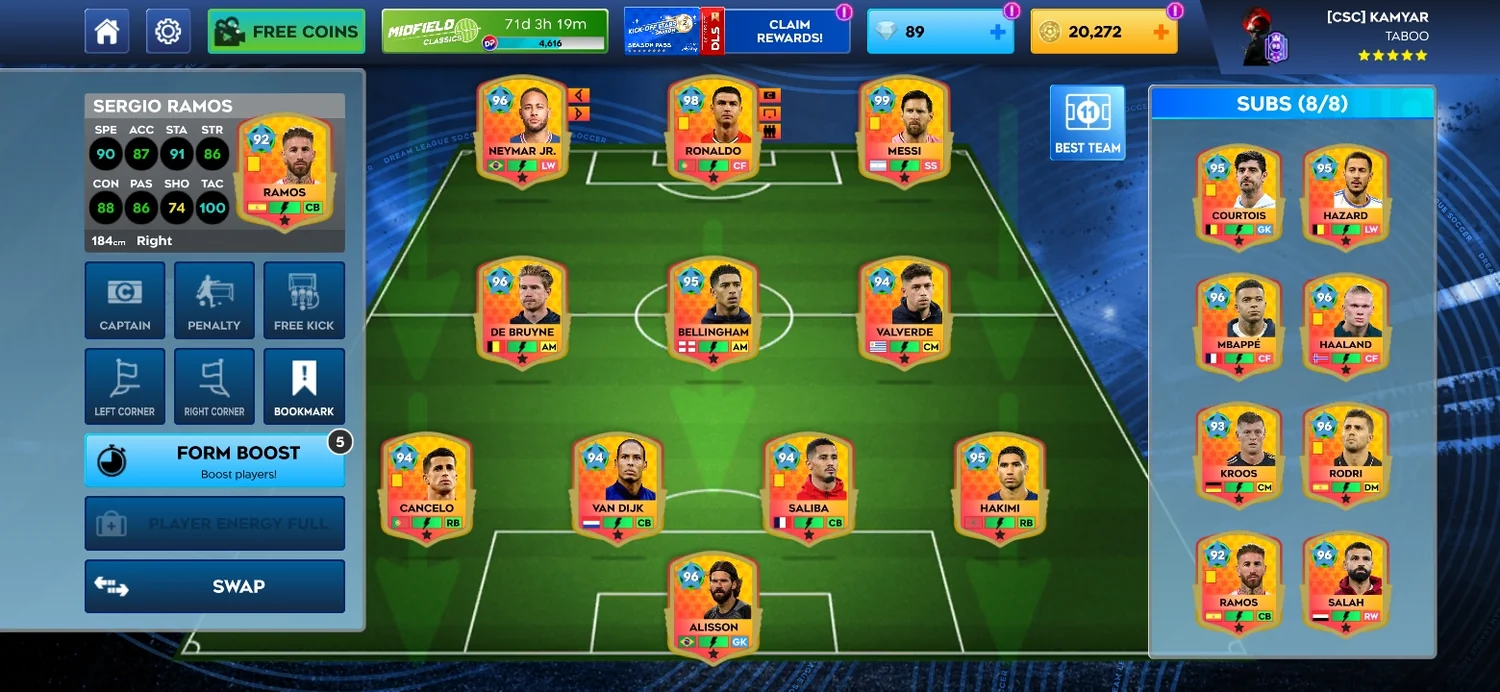Go to the home screen
1500x692 pixels.
(x=107, y=32)
